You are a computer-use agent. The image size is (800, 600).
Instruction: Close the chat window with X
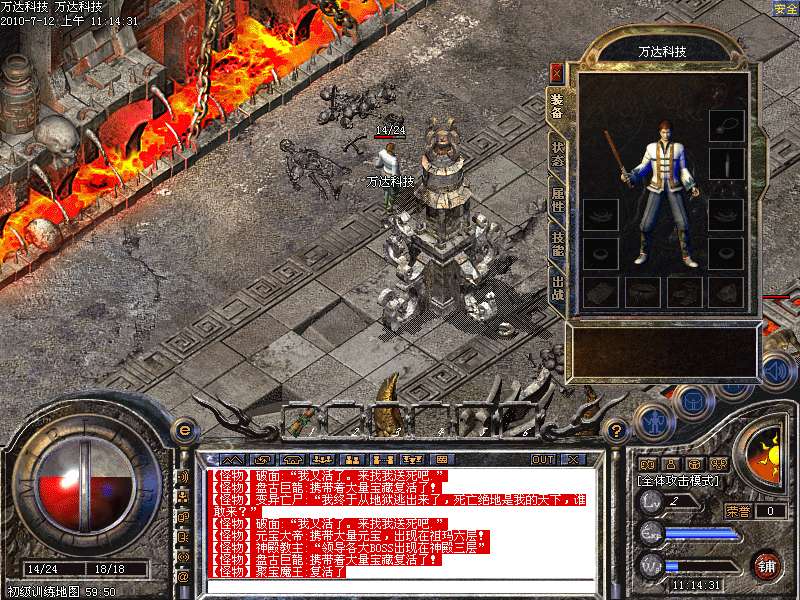tap(573, 460)
